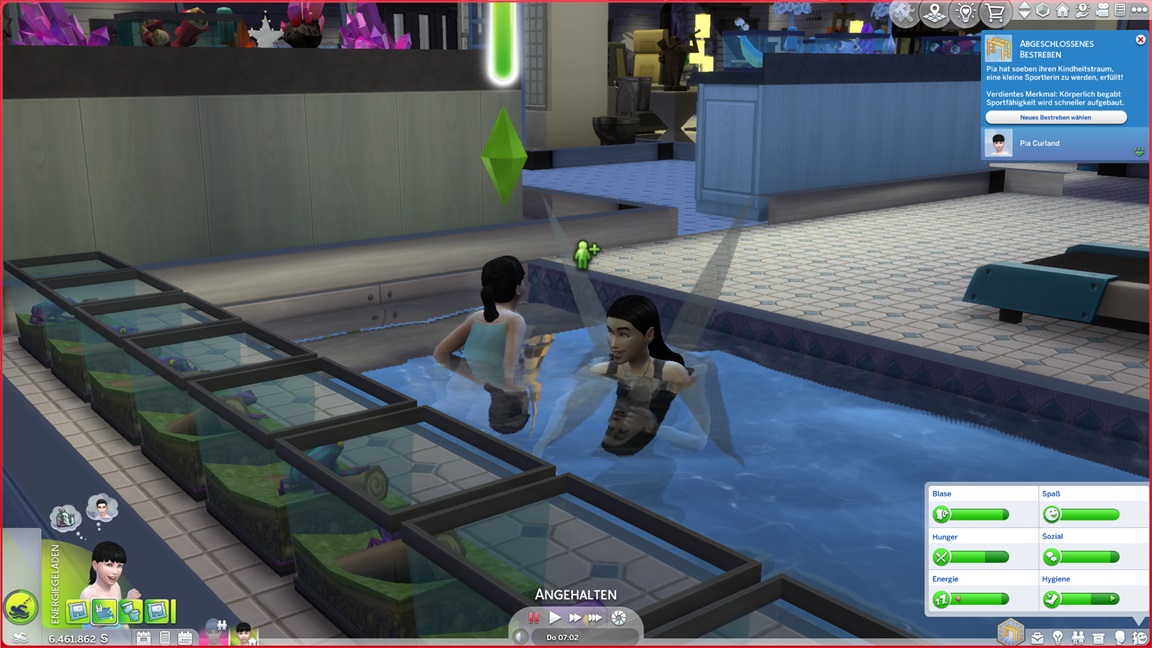This screenshot has height=648, width=1152.
Task: Click the red pause button
Action: click(x=534, y=618)
